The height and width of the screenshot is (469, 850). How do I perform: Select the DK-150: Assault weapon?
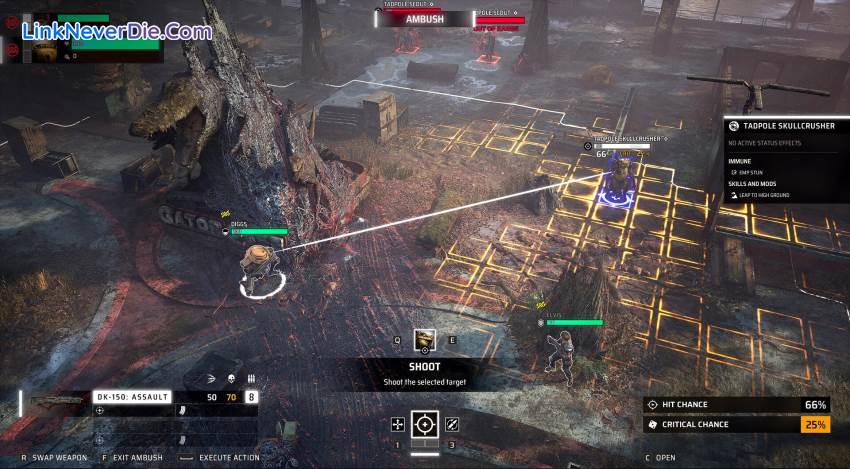pos(132,397)
